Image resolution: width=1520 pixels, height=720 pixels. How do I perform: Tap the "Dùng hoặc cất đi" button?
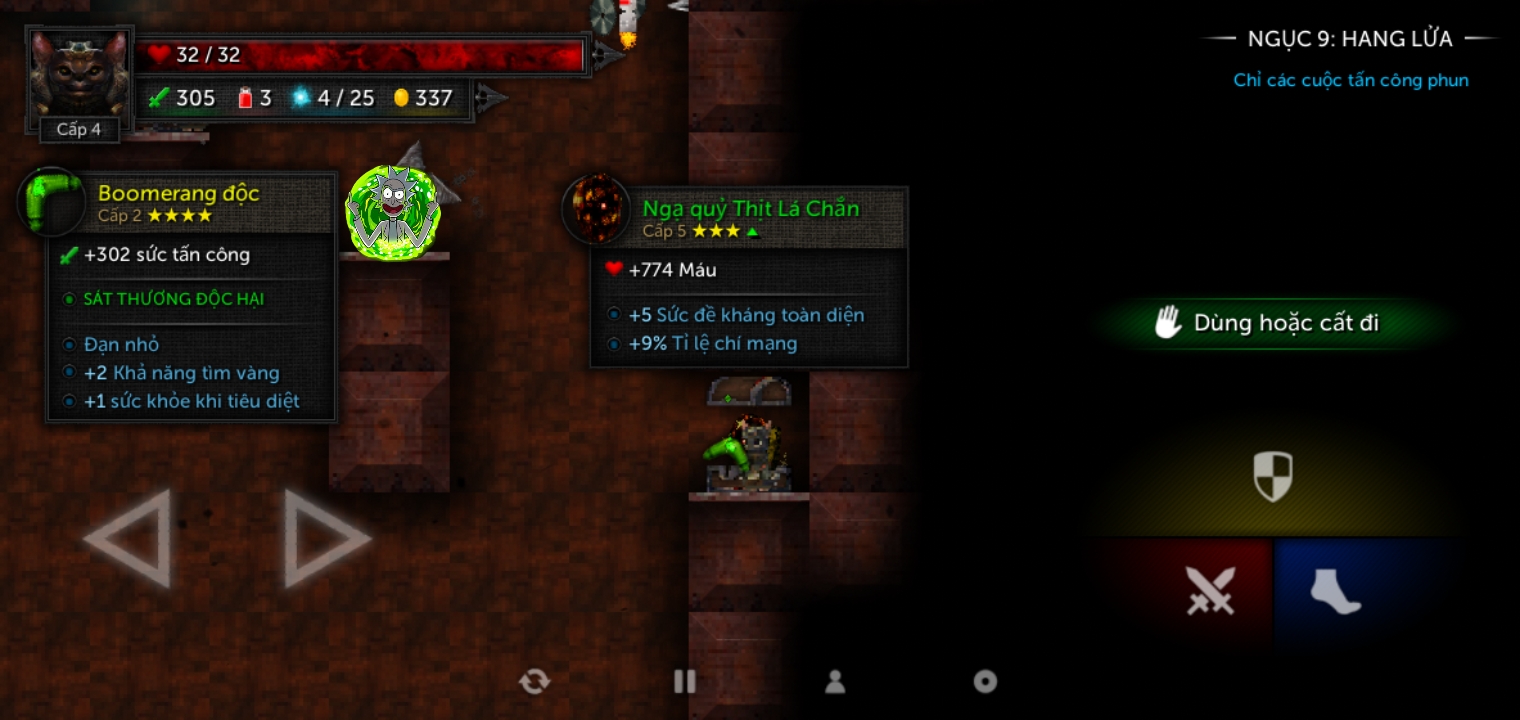point(1268,323)
